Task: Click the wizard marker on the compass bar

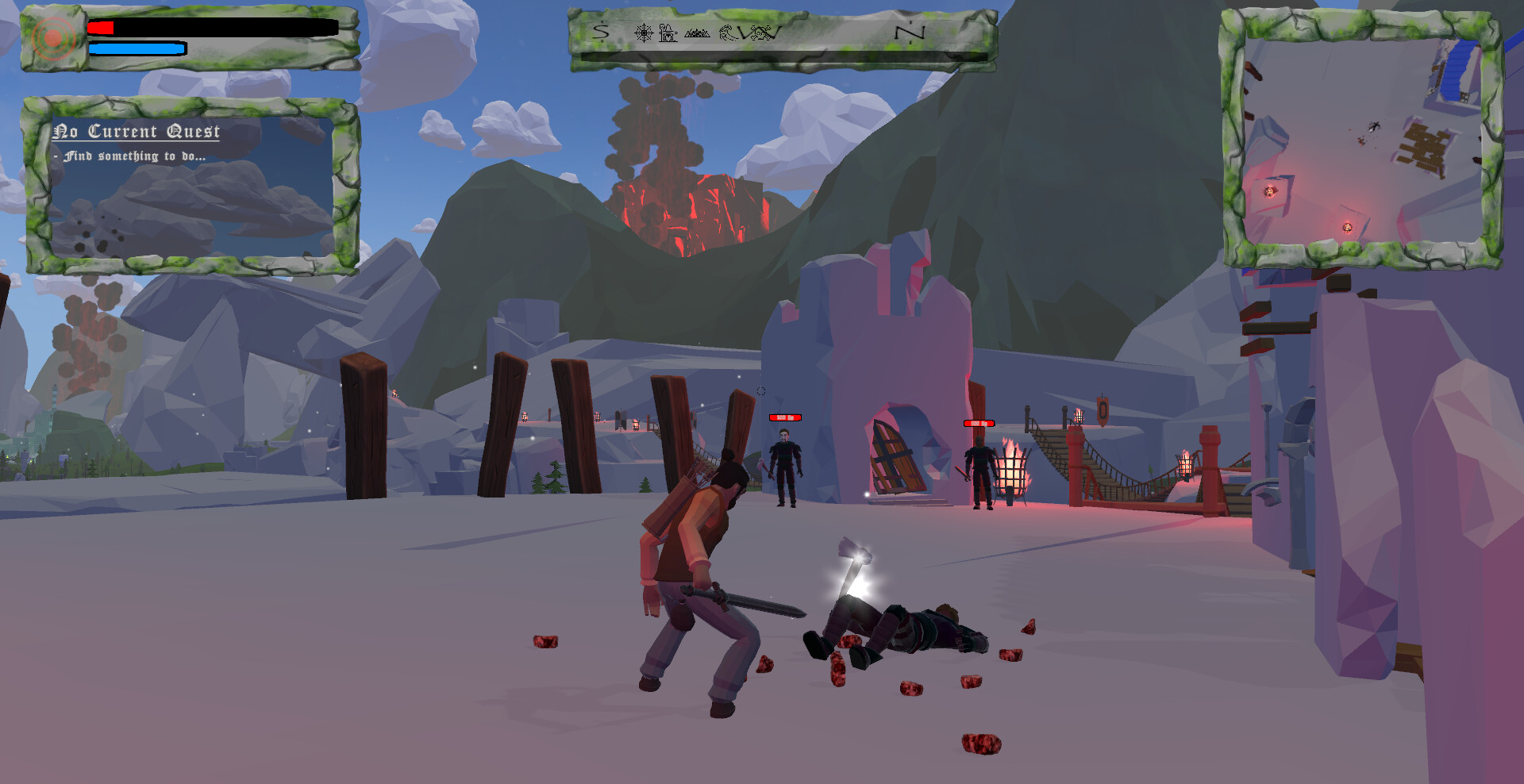Action: [x=668, y=34]
